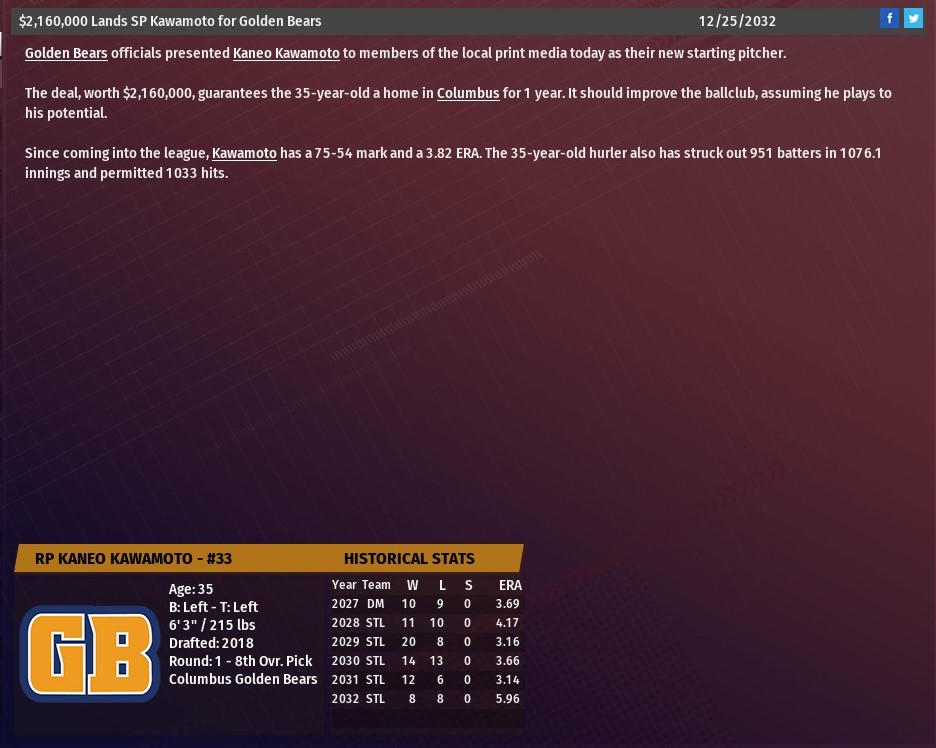
Task: Share the article on Facebook
Action: click(889, 19)
